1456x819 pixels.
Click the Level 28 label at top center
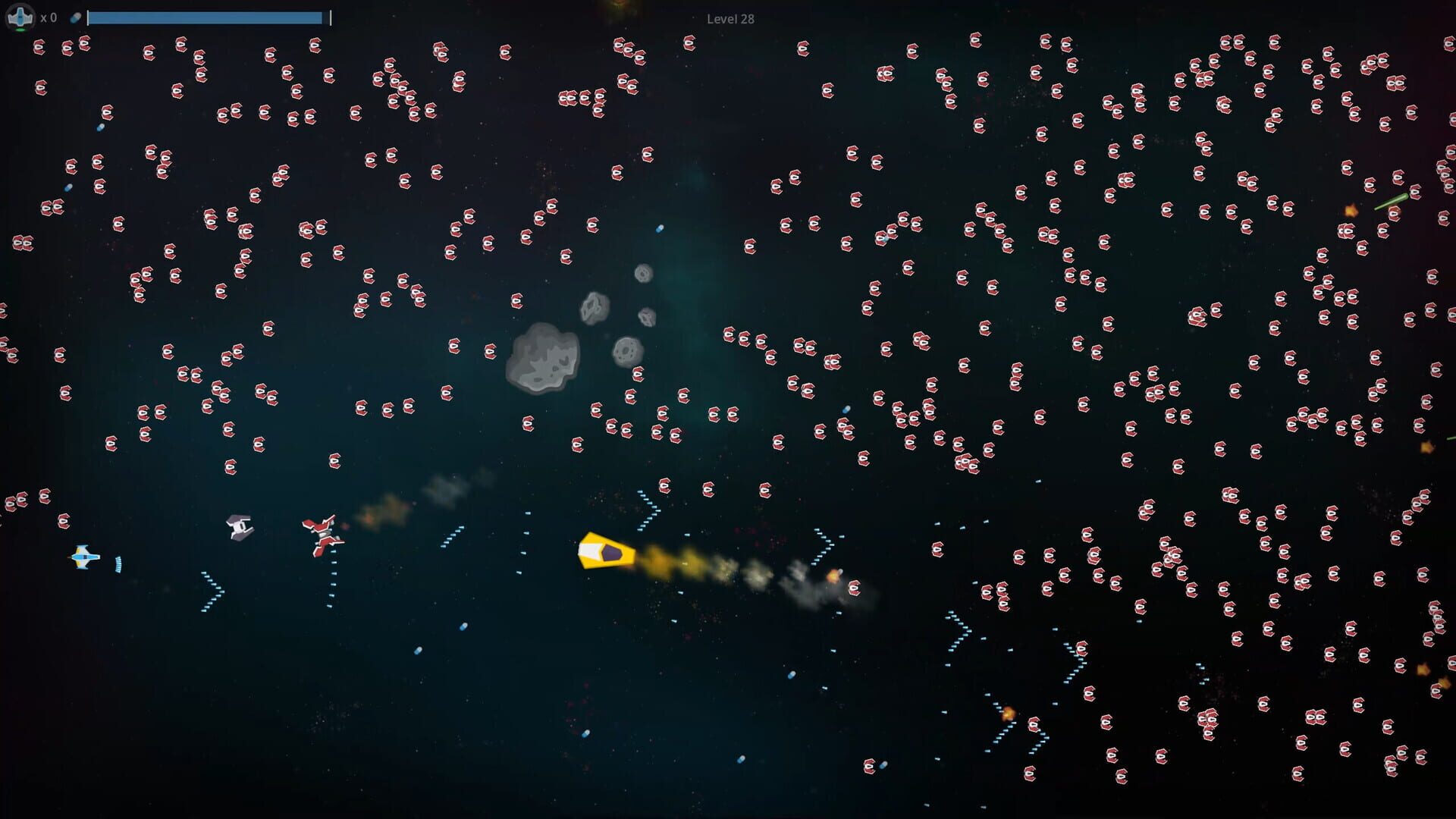pos(730,19)
